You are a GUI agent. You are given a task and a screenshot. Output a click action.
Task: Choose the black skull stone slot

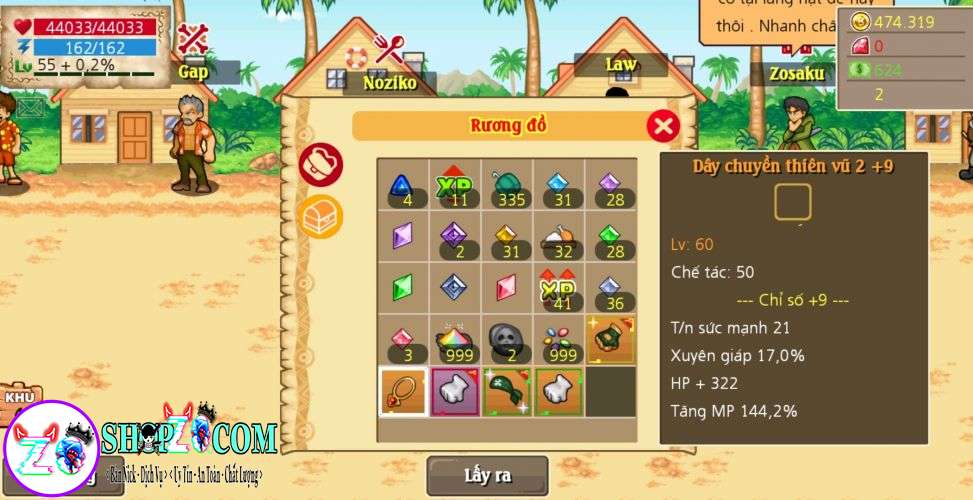click(507, 340)
